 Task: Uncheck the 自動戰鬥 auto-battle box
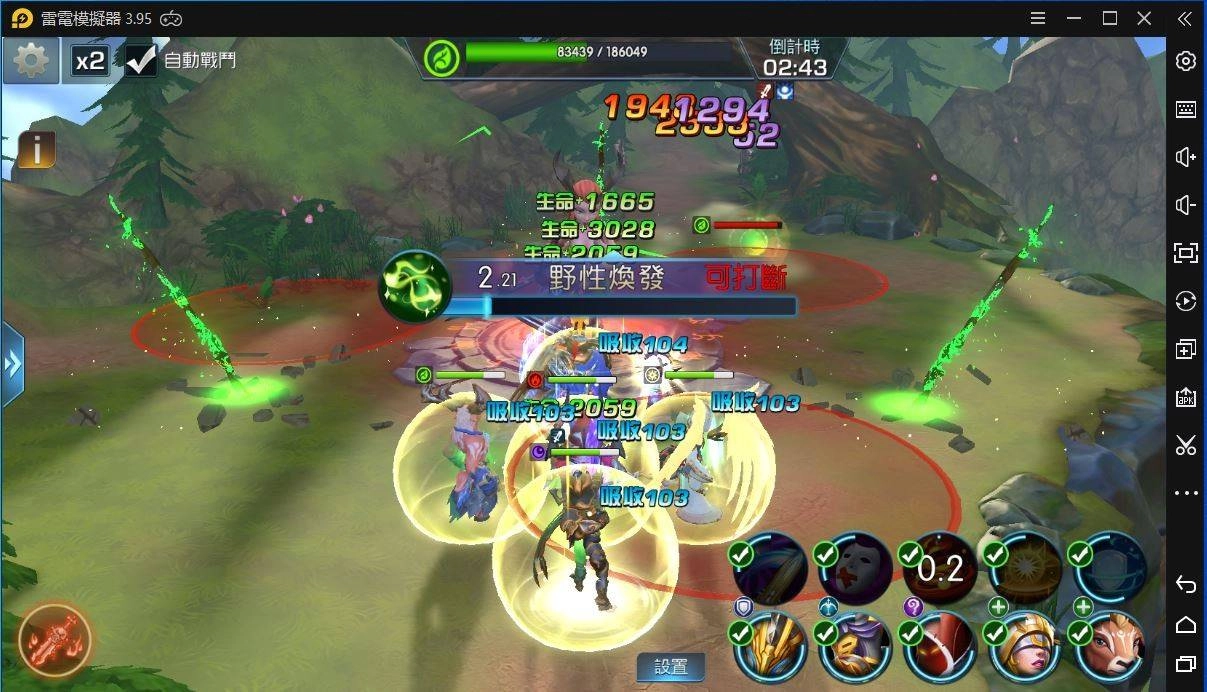[x=141, y=60]
